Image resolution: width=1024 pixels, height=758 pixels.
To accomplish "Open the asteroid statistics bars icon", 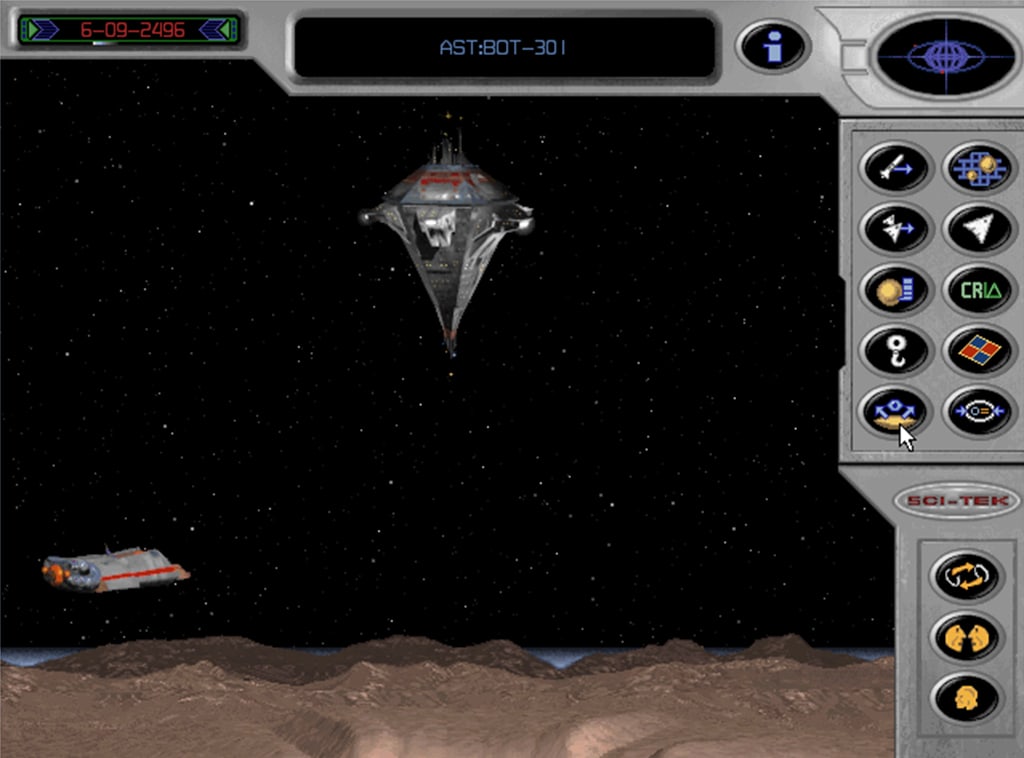I will [894, 290].
